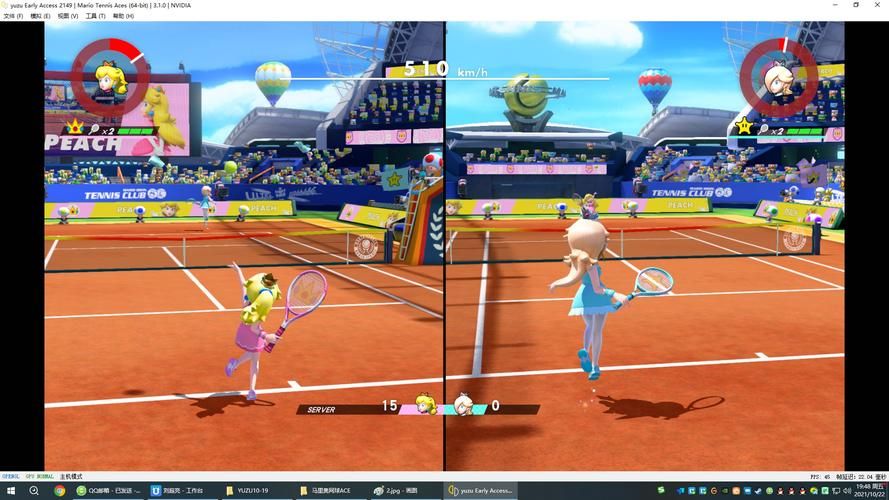Image resolution: width=889 pixels, height=500 pixels.
Task: Close the yuzu emulator window
Action: click(x=878, y=5)
